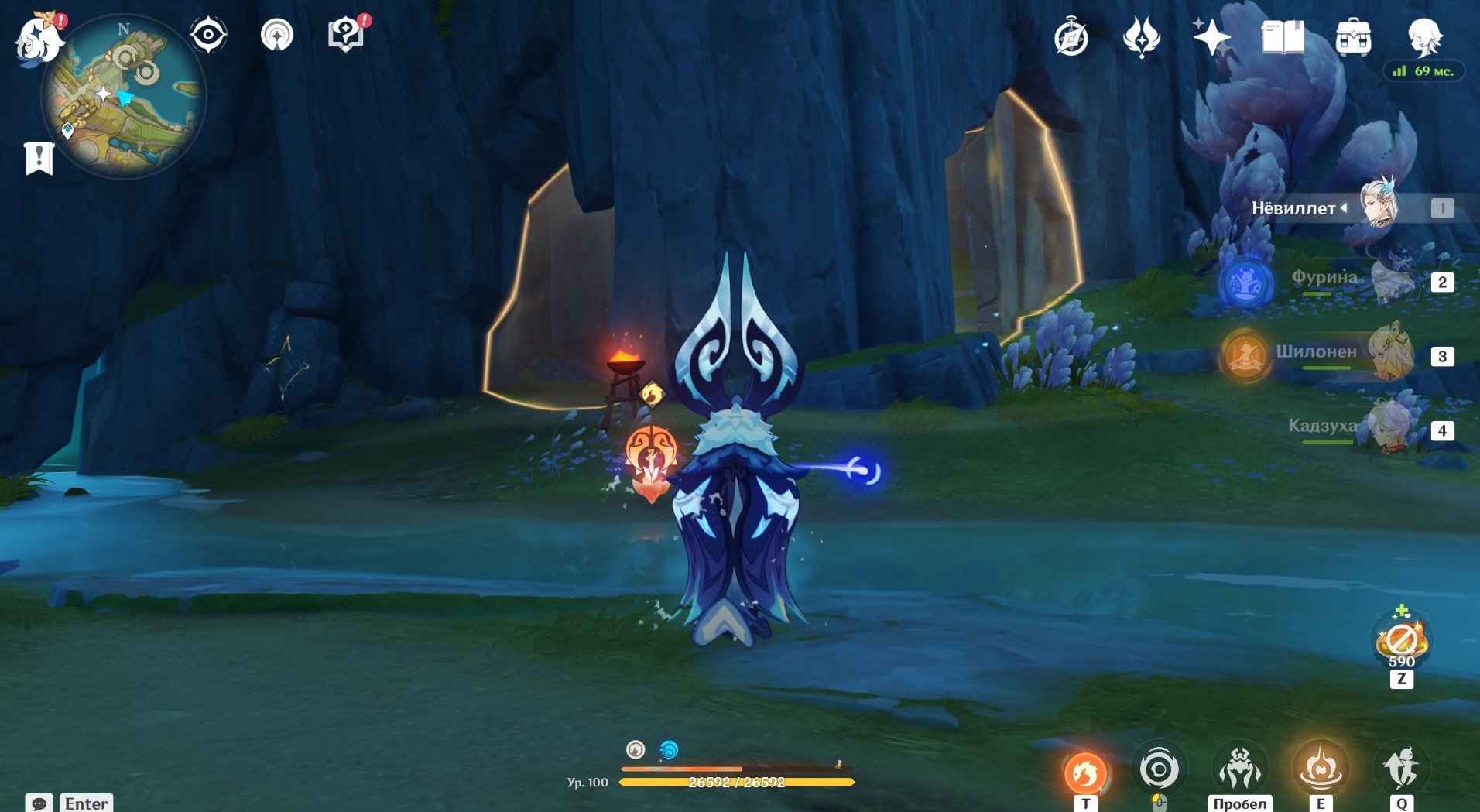
Task: Open the inventory backpack icon
Action: [1353, 37]
